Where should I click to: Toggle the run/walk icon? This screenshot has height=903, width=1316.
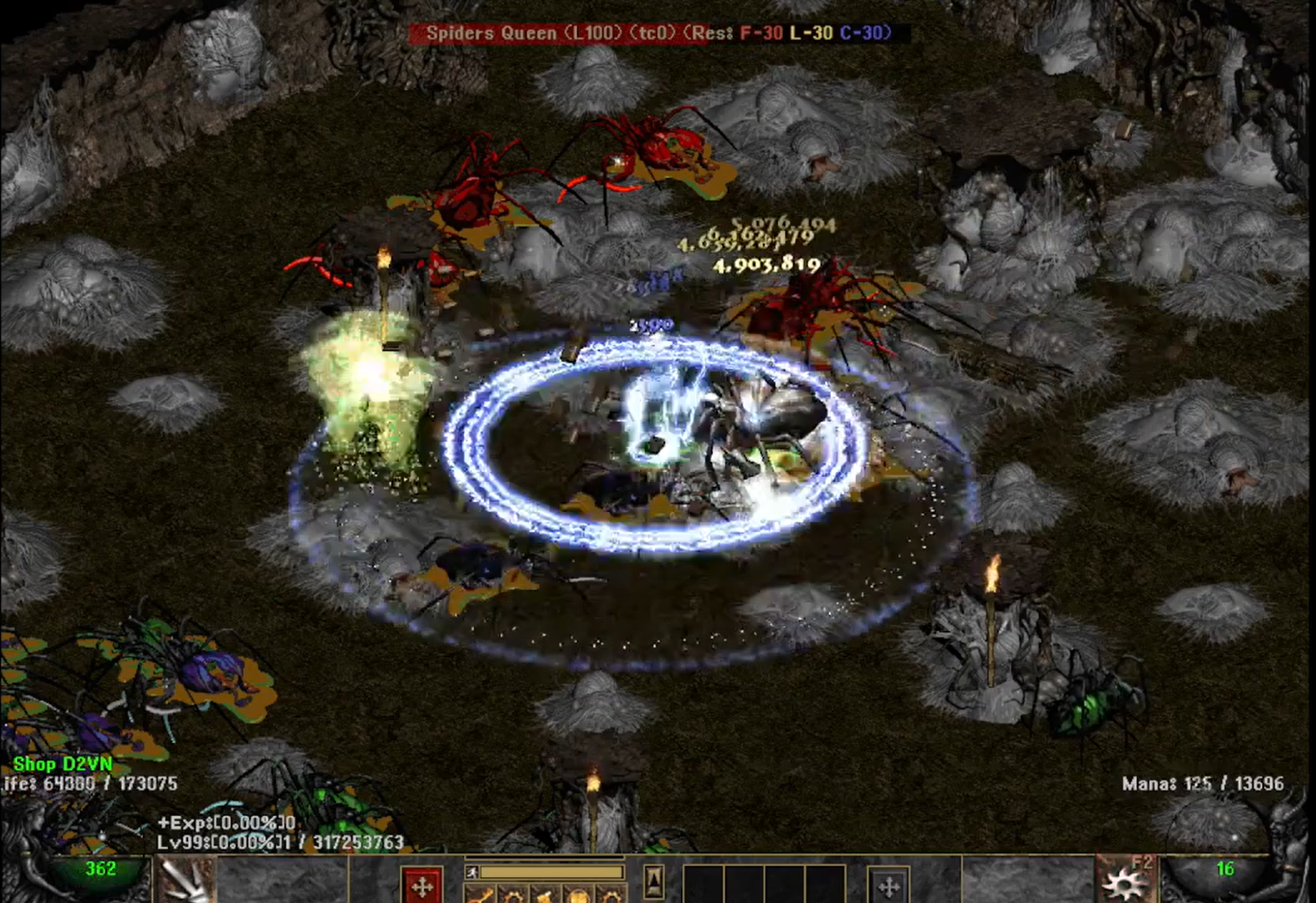pyautogui.click(x=472, y=873)
